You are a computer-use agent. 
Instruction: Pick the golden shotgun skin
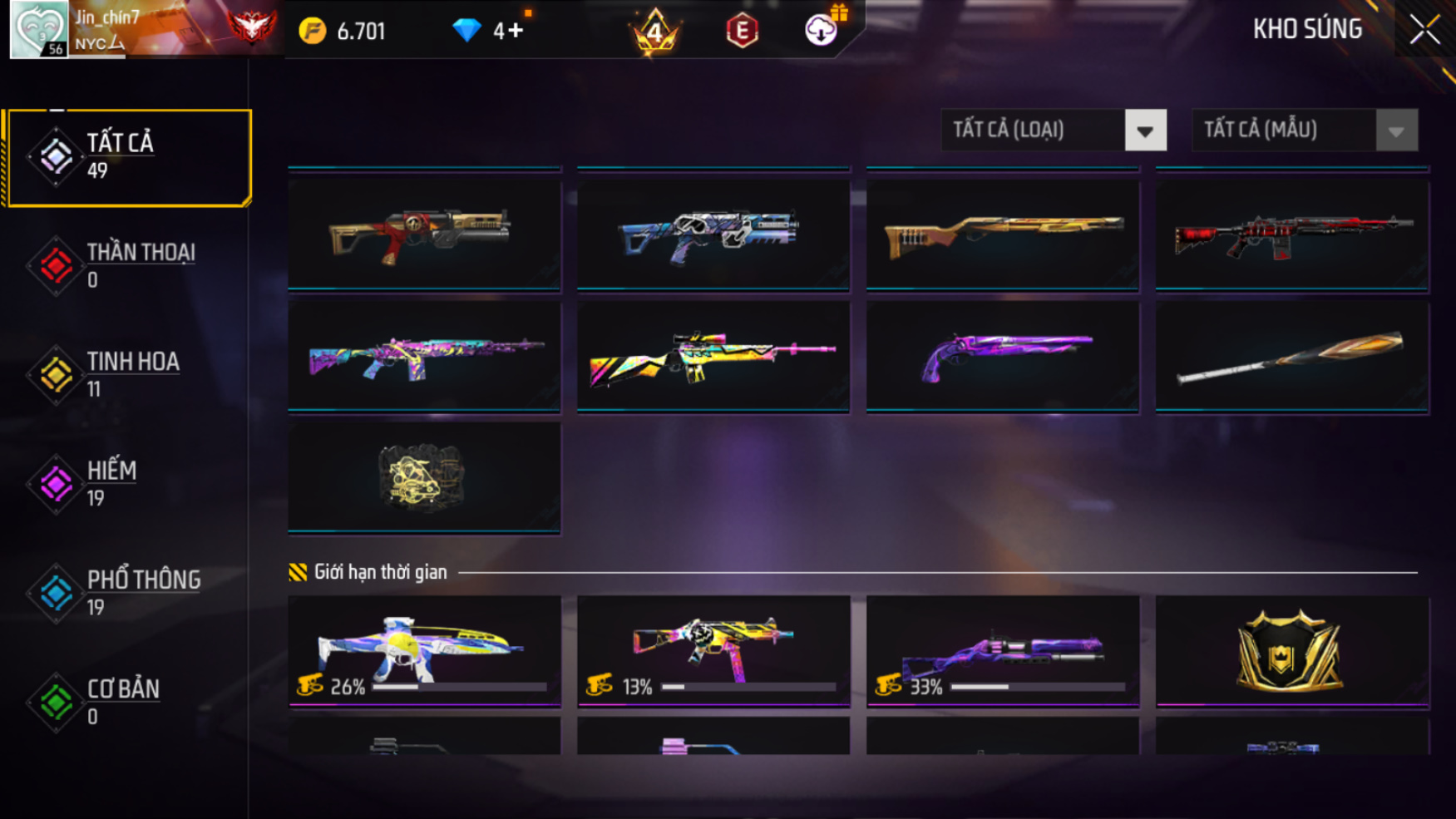click(1002, 234)
